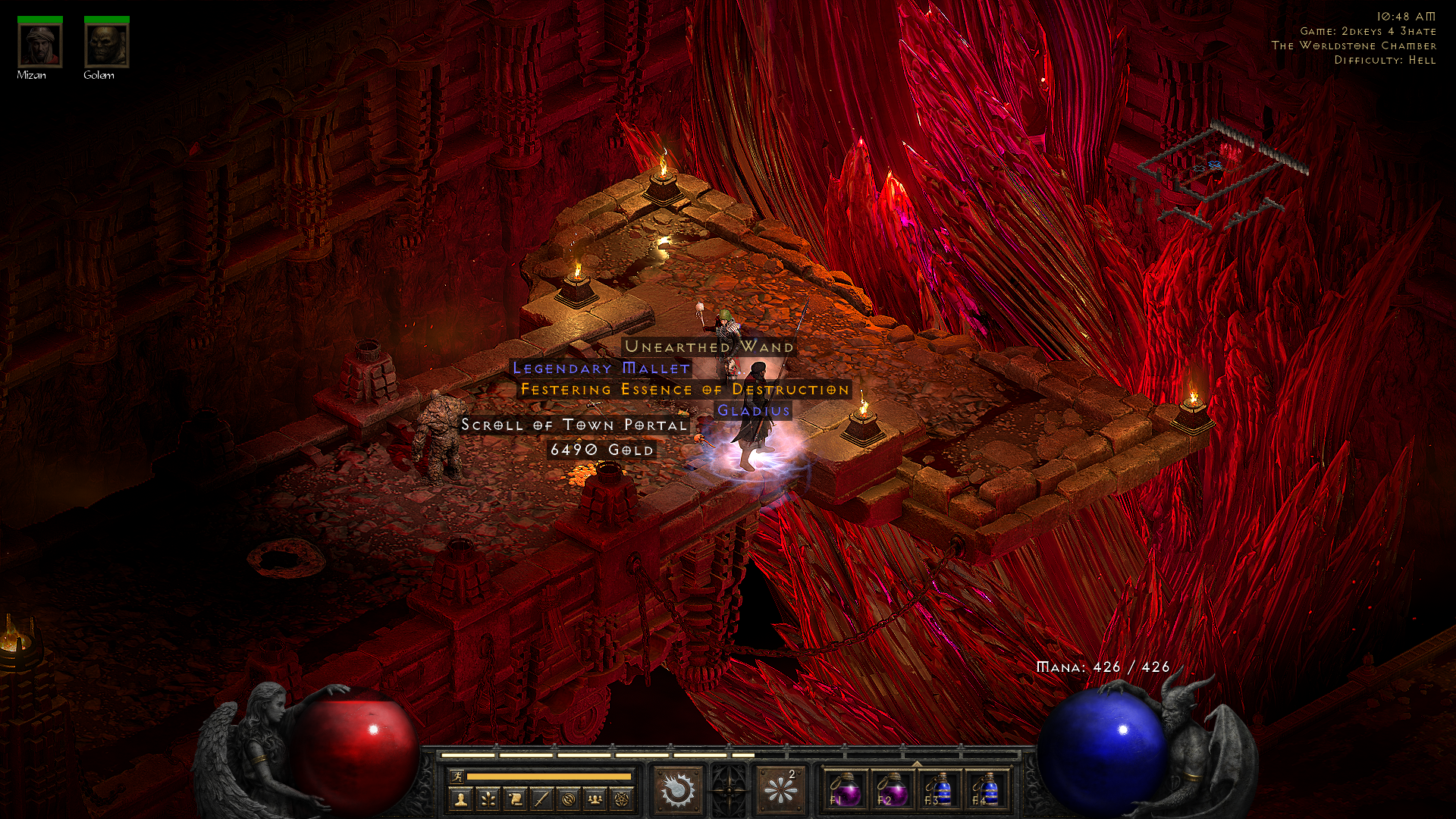Image resolution: width=1456 pixels, height=819 pixels.
Task: Open the quest log scroll icon
Action: pyautogui.click(x=515, y=799)
